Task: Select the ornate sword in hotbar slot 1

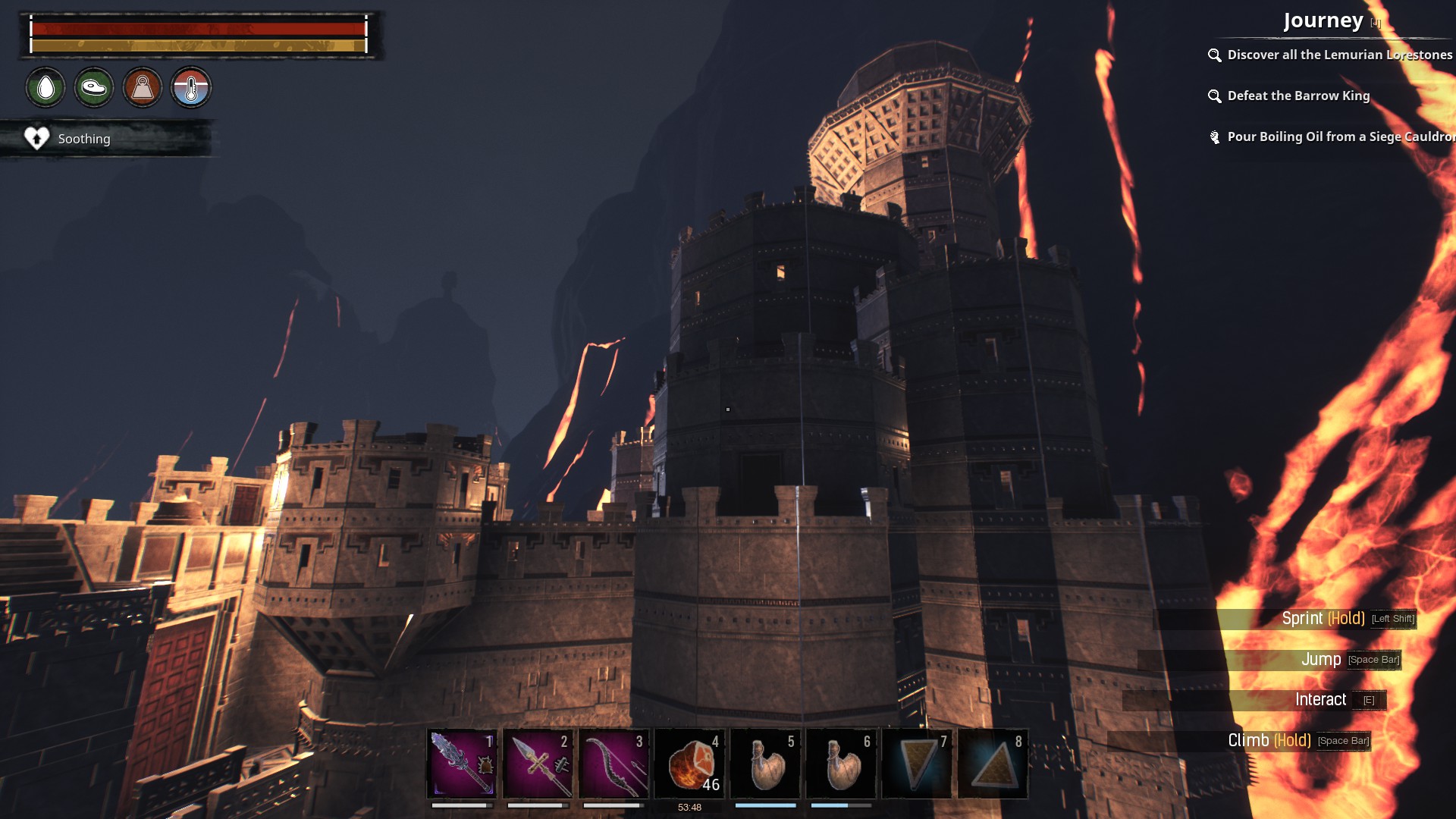Action: pyautogui.click(x=462, y=764)
